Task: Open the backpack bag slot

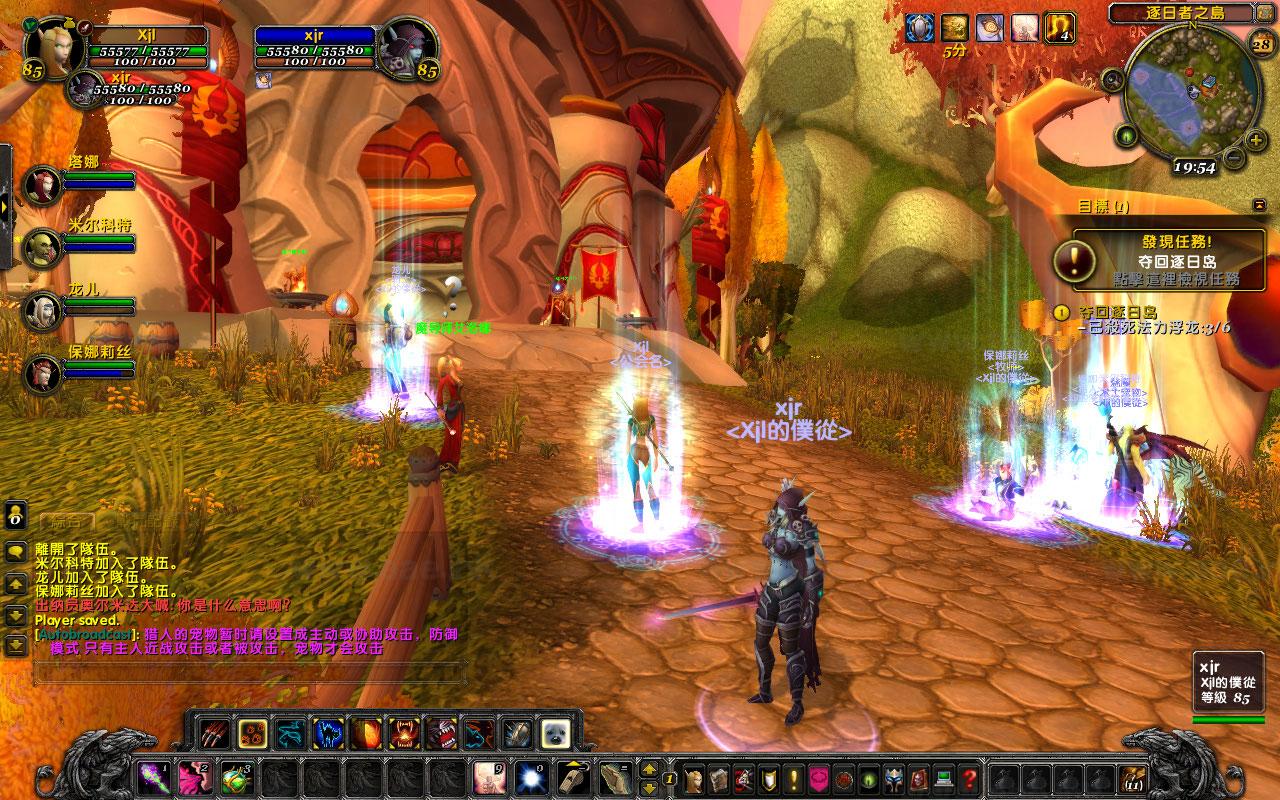Action: [x=1133, y=778]
